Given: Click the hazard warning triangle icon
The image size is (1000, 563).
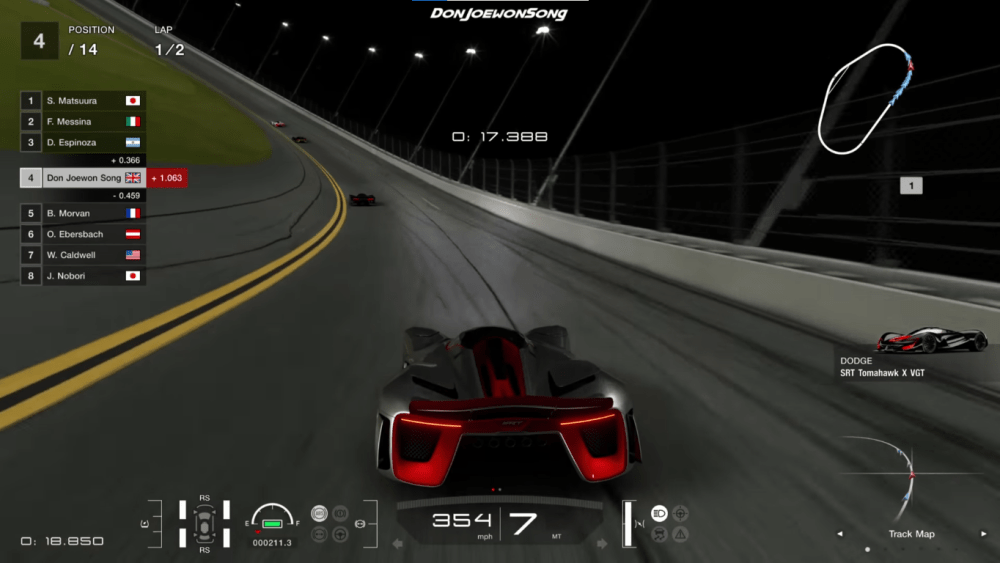Looking at the screenshot, I should click(680, 534).
